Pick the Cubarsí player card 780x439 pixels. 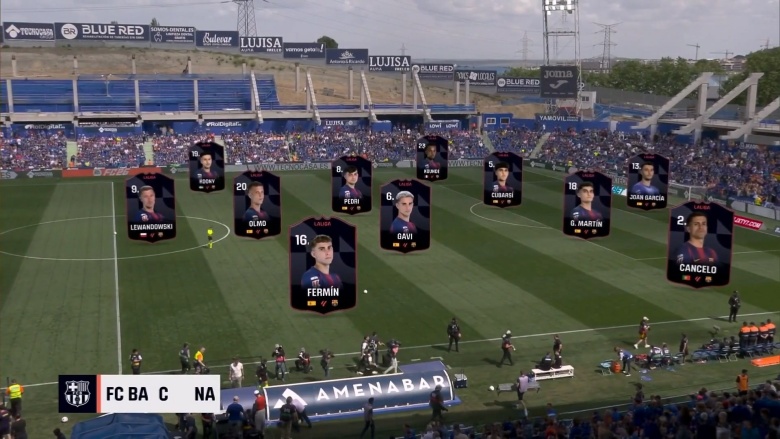[x=502, y=180]
